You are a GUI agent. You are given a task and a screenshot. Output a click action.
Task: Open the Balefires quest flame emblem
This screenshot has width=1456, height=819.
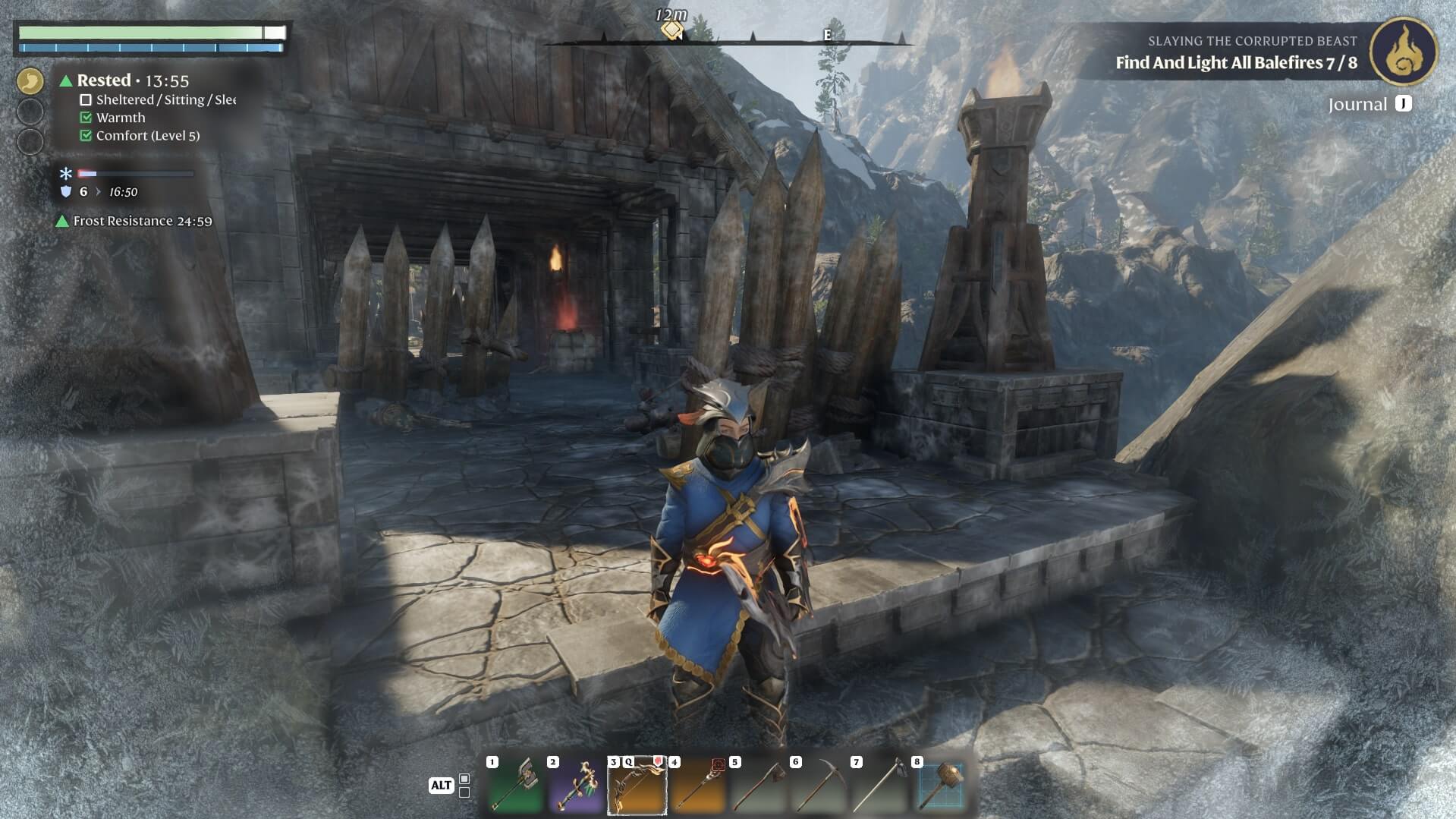click(x=1403, y=51)
